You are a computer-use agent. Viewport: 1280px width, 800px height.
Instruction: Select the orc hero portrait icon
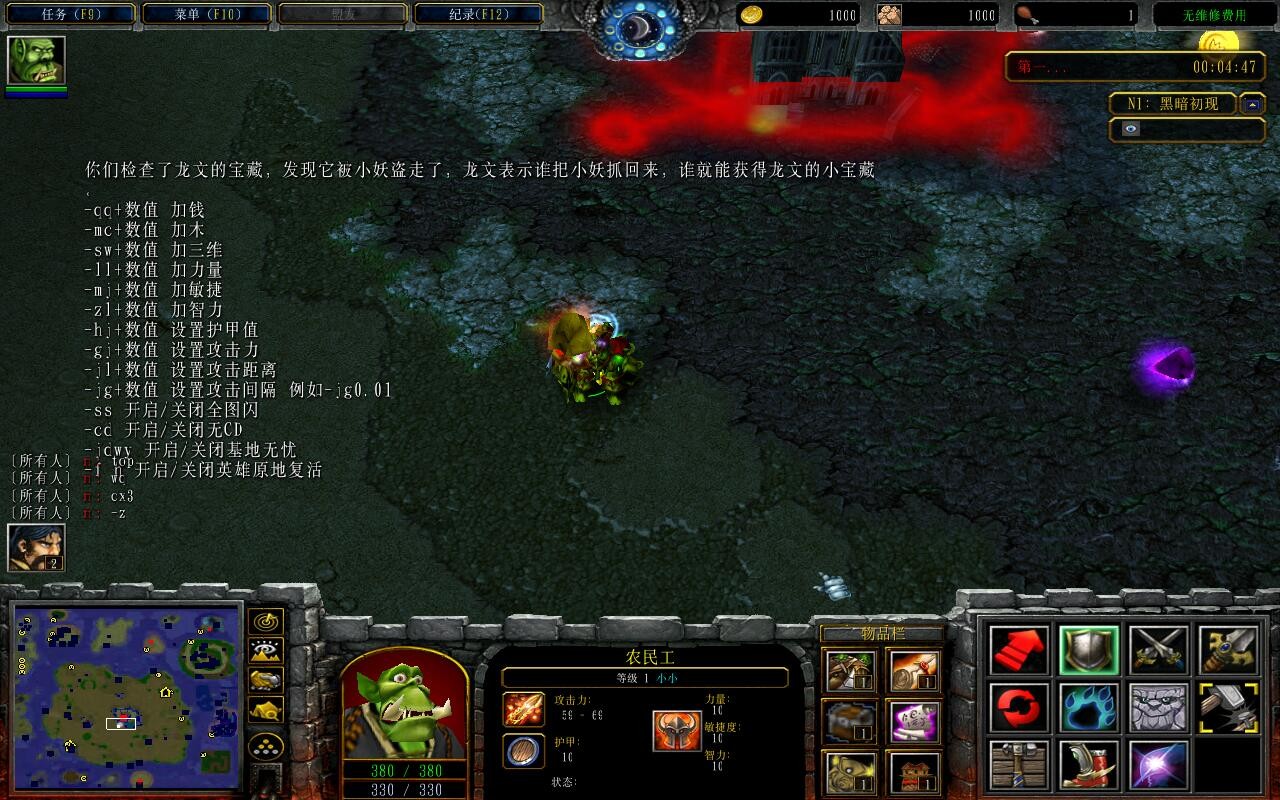point(37,61)
